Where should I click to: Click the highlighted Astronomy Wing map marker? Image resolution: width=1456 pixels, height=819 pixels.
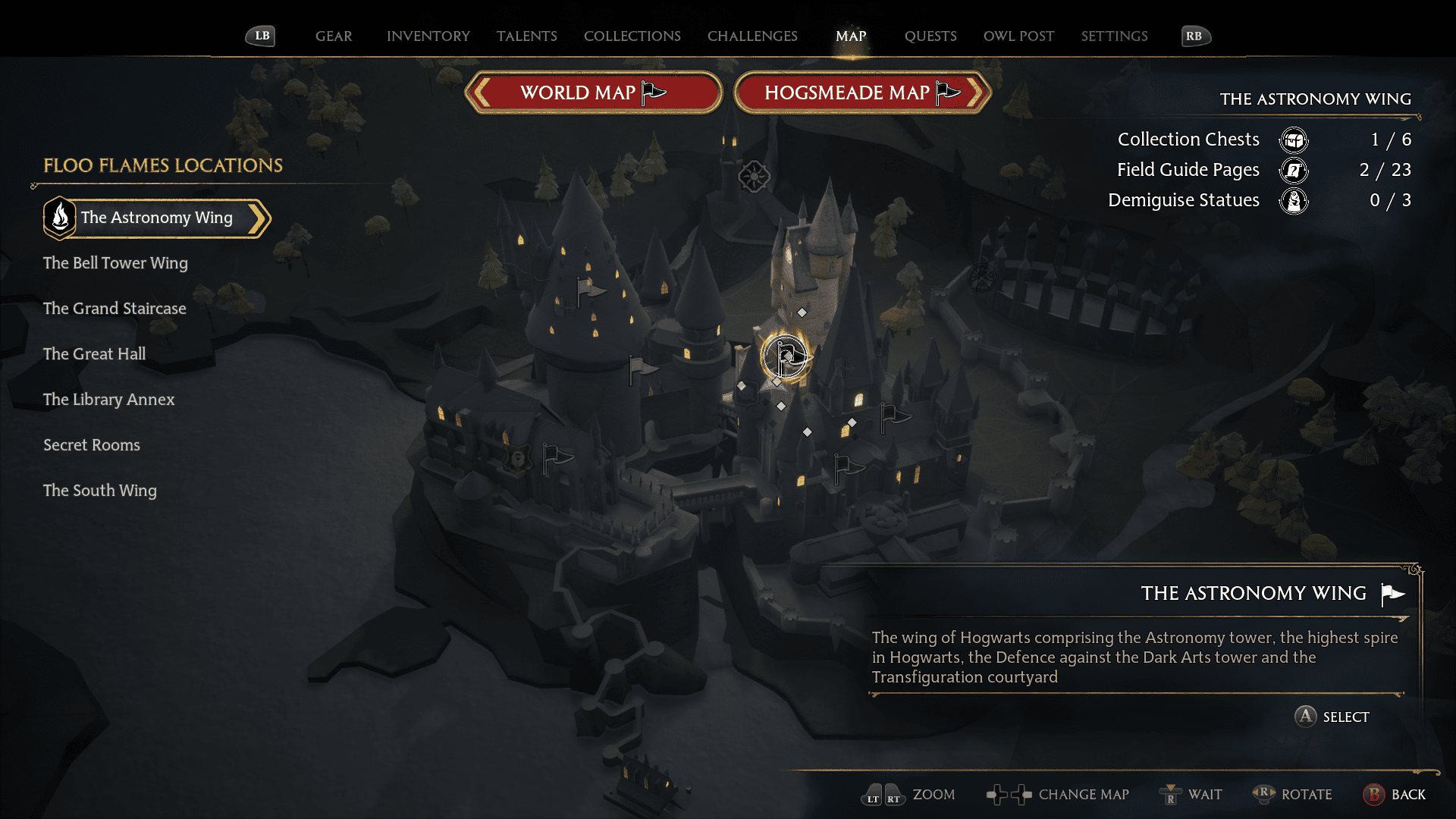pos(786,356)
